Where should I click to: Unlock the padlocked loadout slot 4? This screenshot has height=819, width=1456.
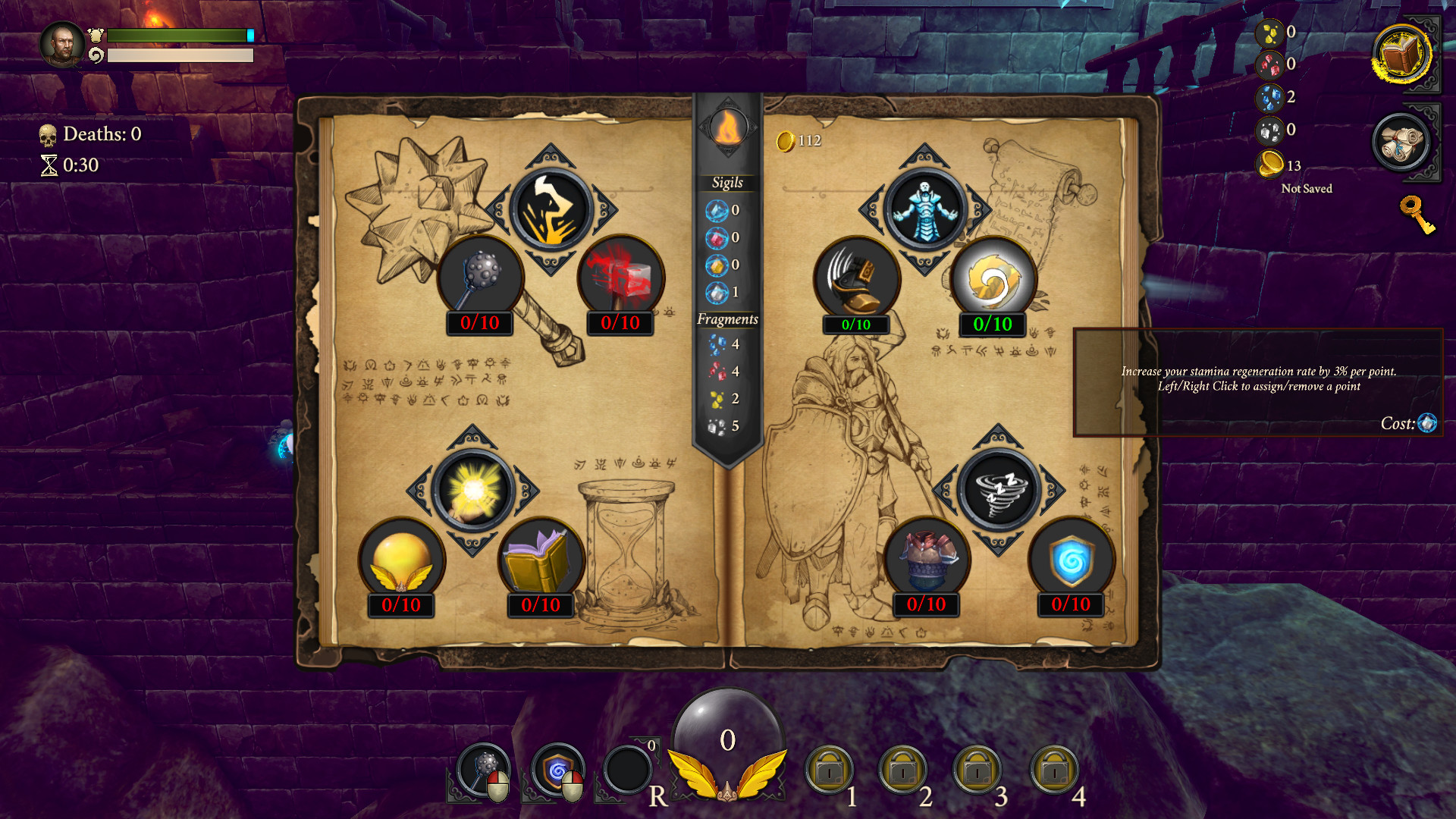pos(1053,770)
